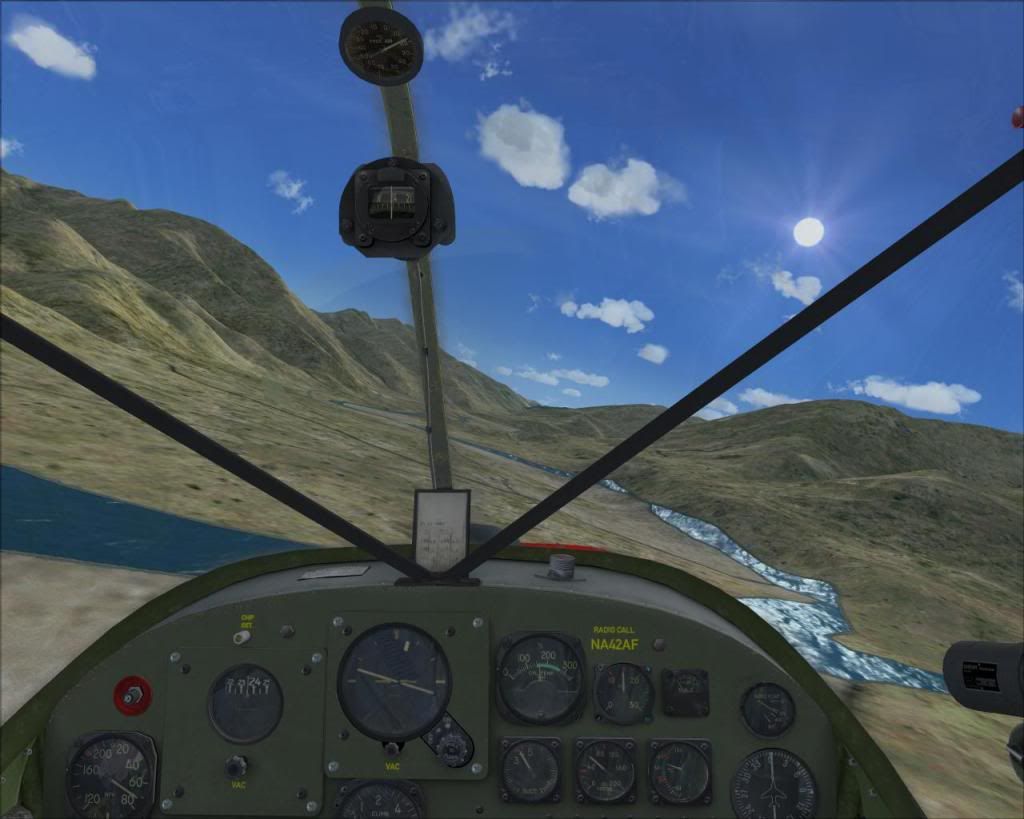Click the knob under the directional gyro

[x=236, y=767]
